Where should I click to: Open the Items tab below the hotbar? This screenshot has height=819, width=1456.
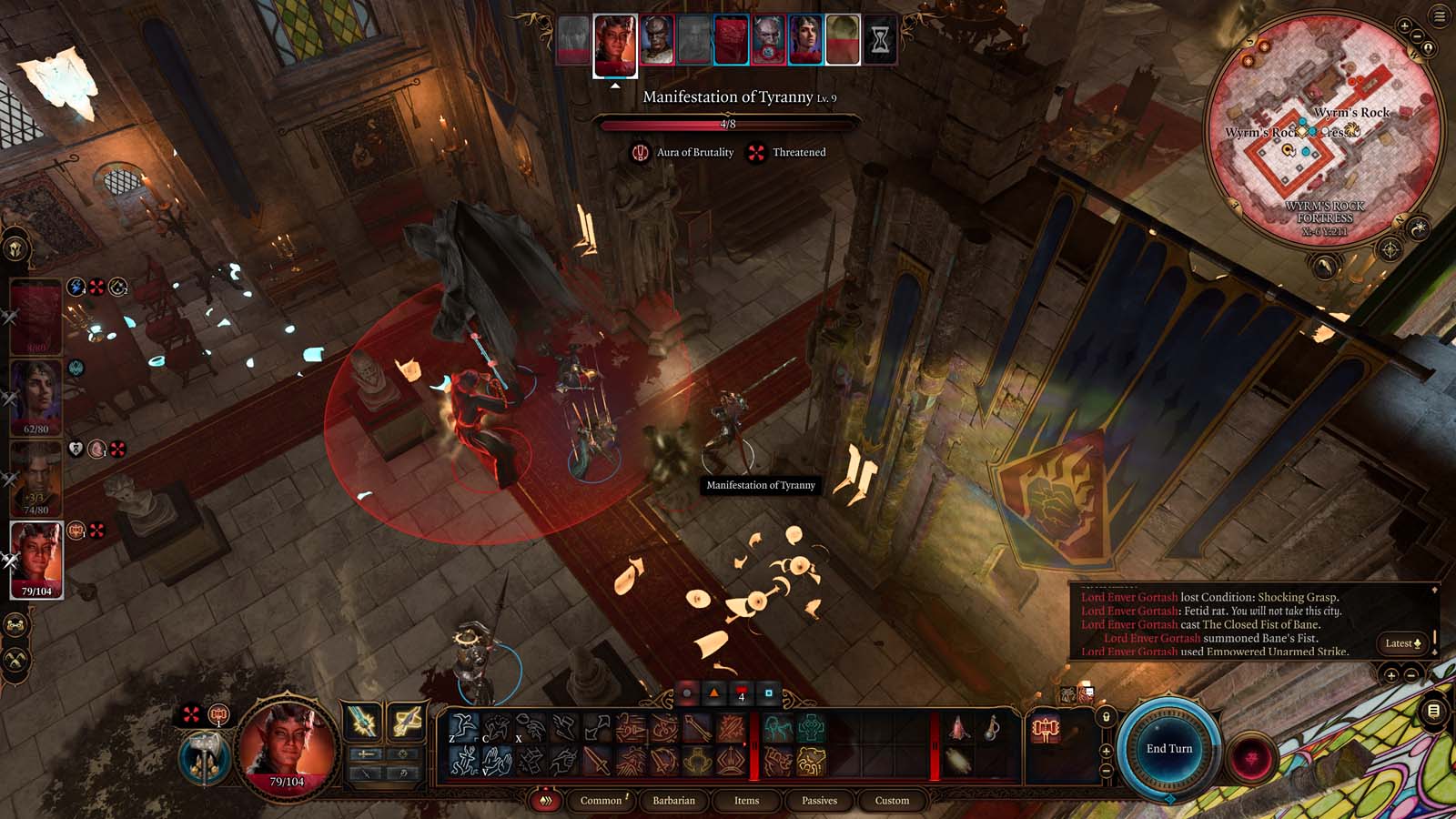(x=745, y=801)
